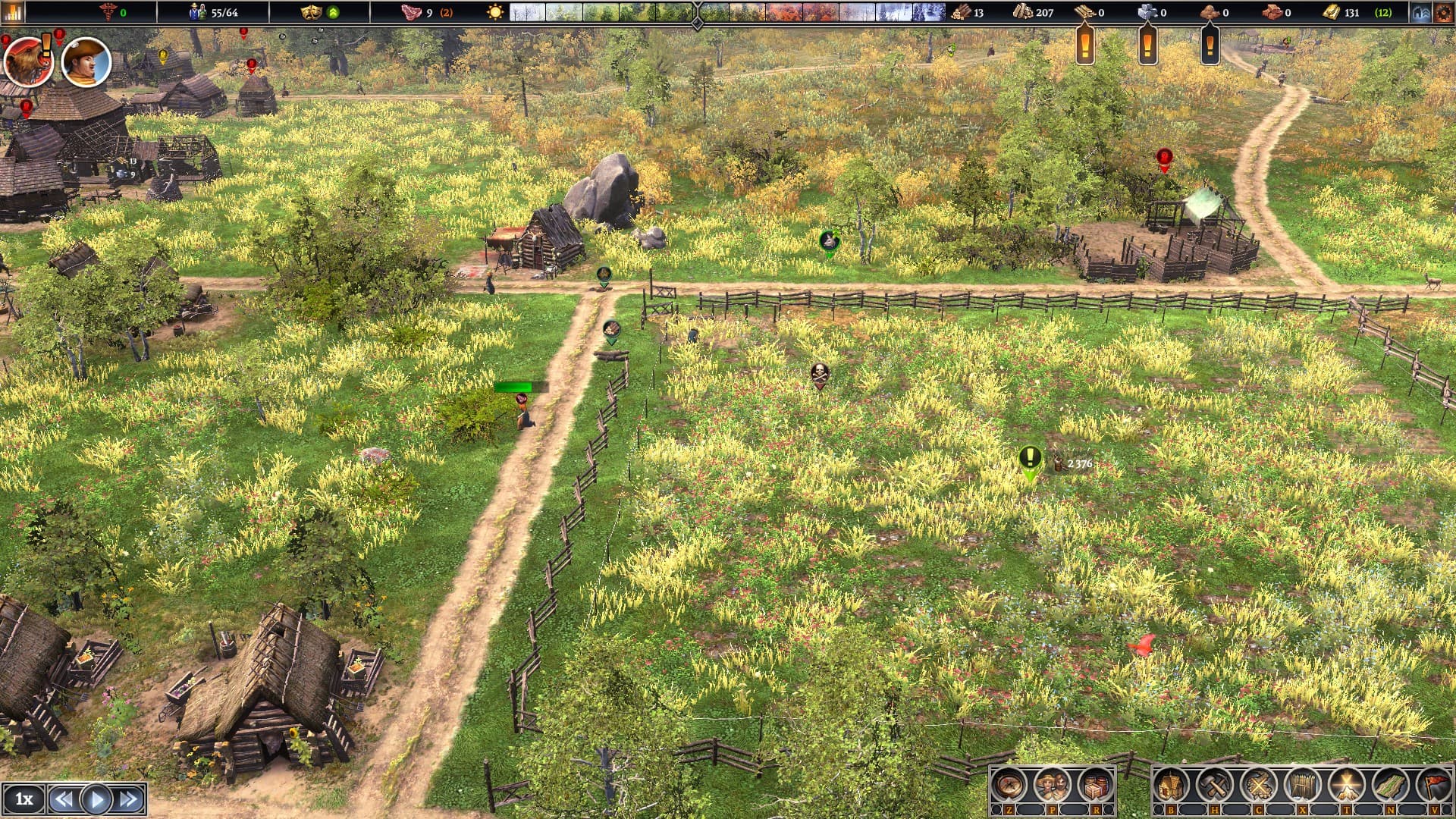The image size is (1456, 819).
Task: Slow down the game speed
Action: click(64, 799)
